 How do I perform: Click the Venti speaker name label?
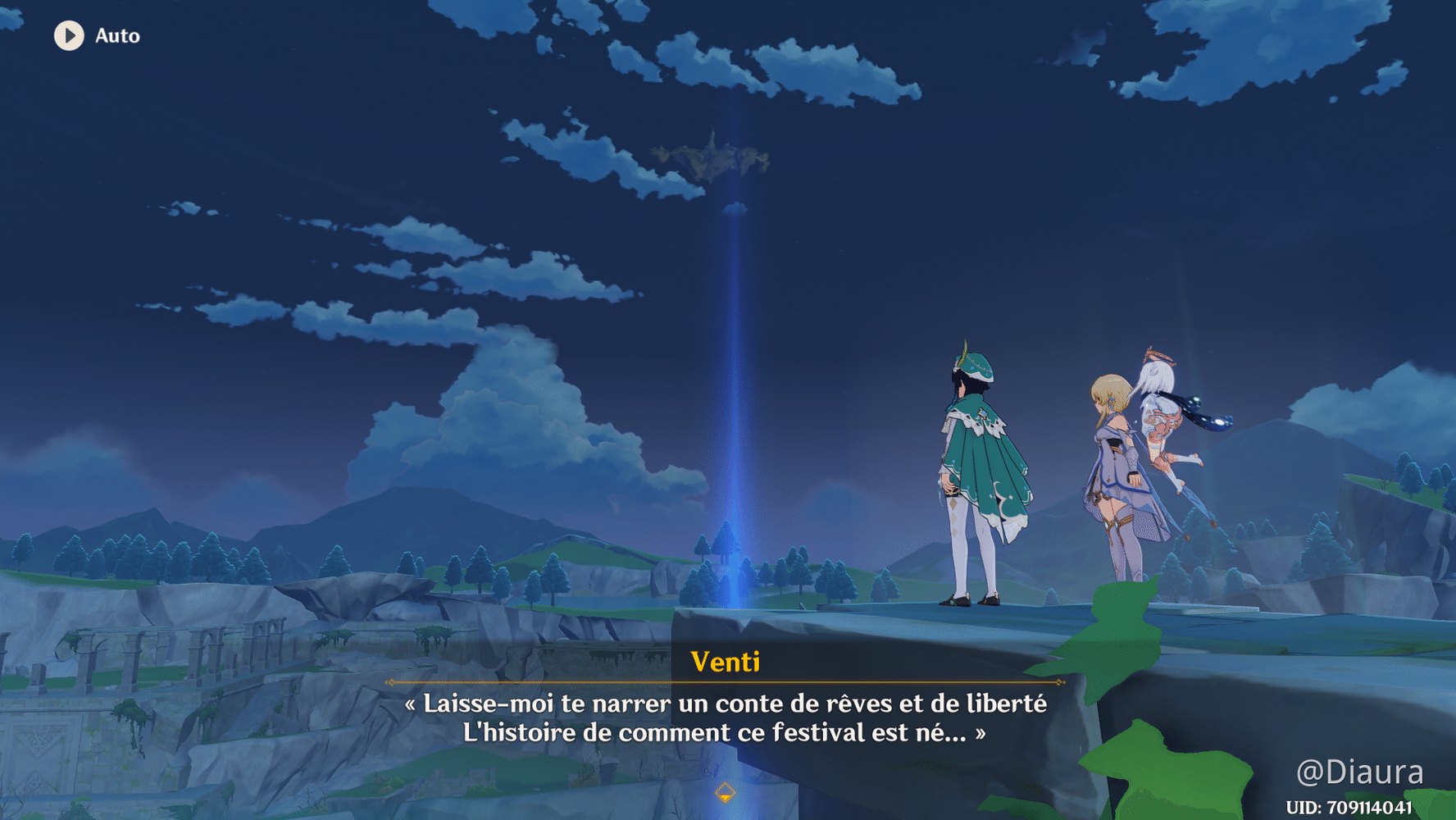(x=725, y=661)
